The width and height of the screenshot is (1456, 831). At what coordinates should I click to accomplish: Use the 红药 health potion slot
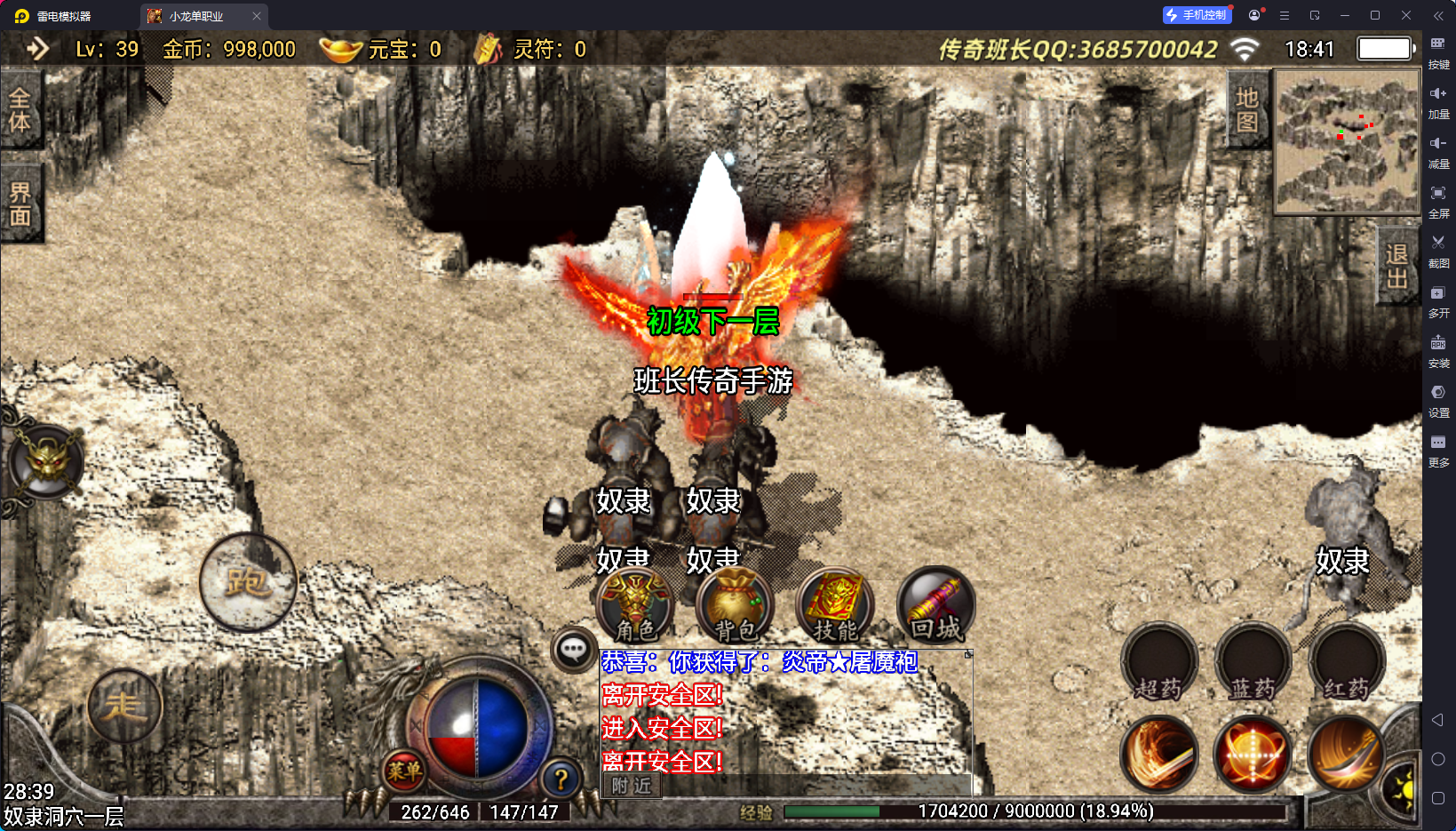(1347, 663)
